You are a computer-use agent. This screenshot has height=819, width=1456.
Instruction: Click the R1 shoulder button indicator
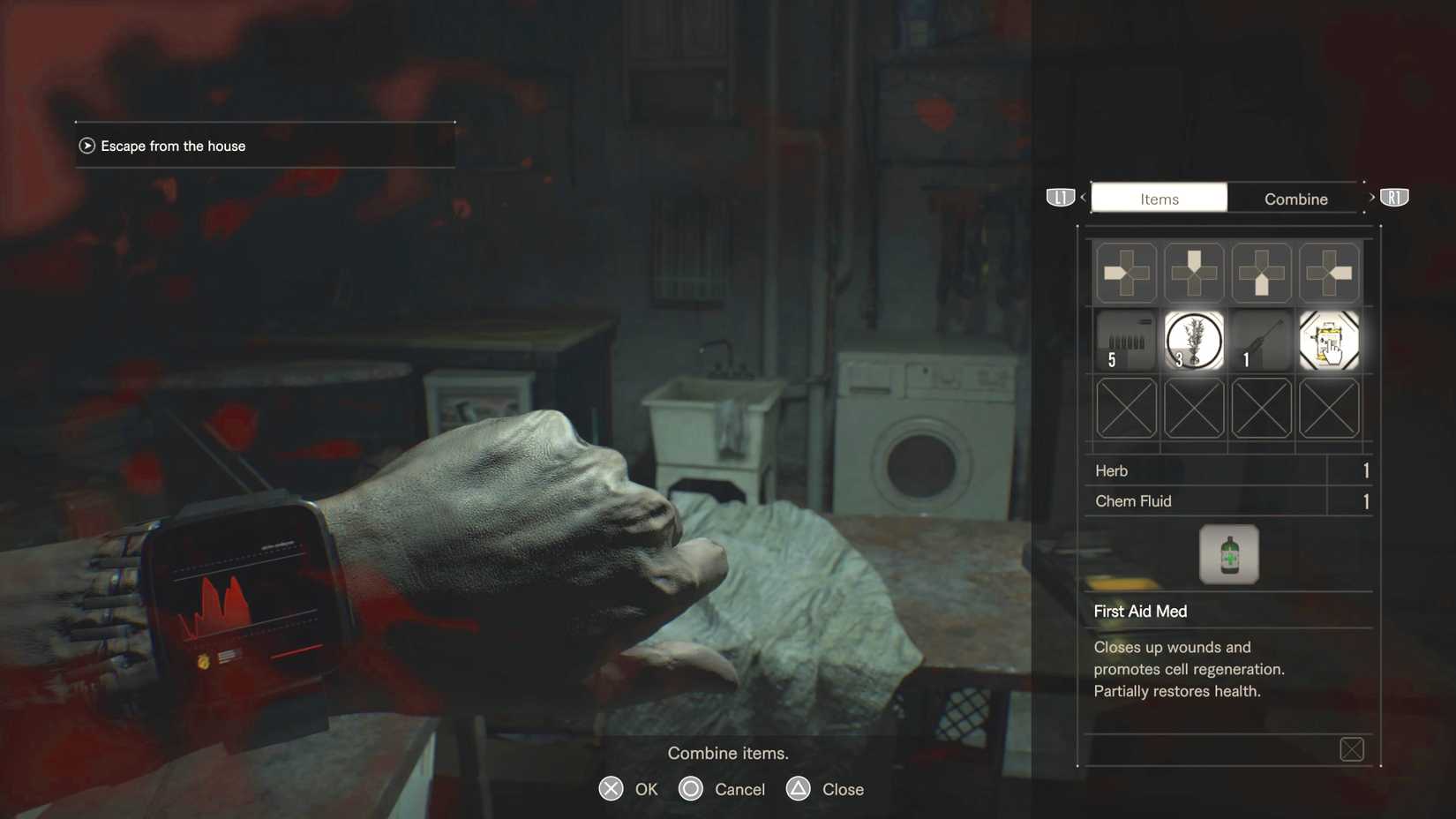click(1394, 197)
